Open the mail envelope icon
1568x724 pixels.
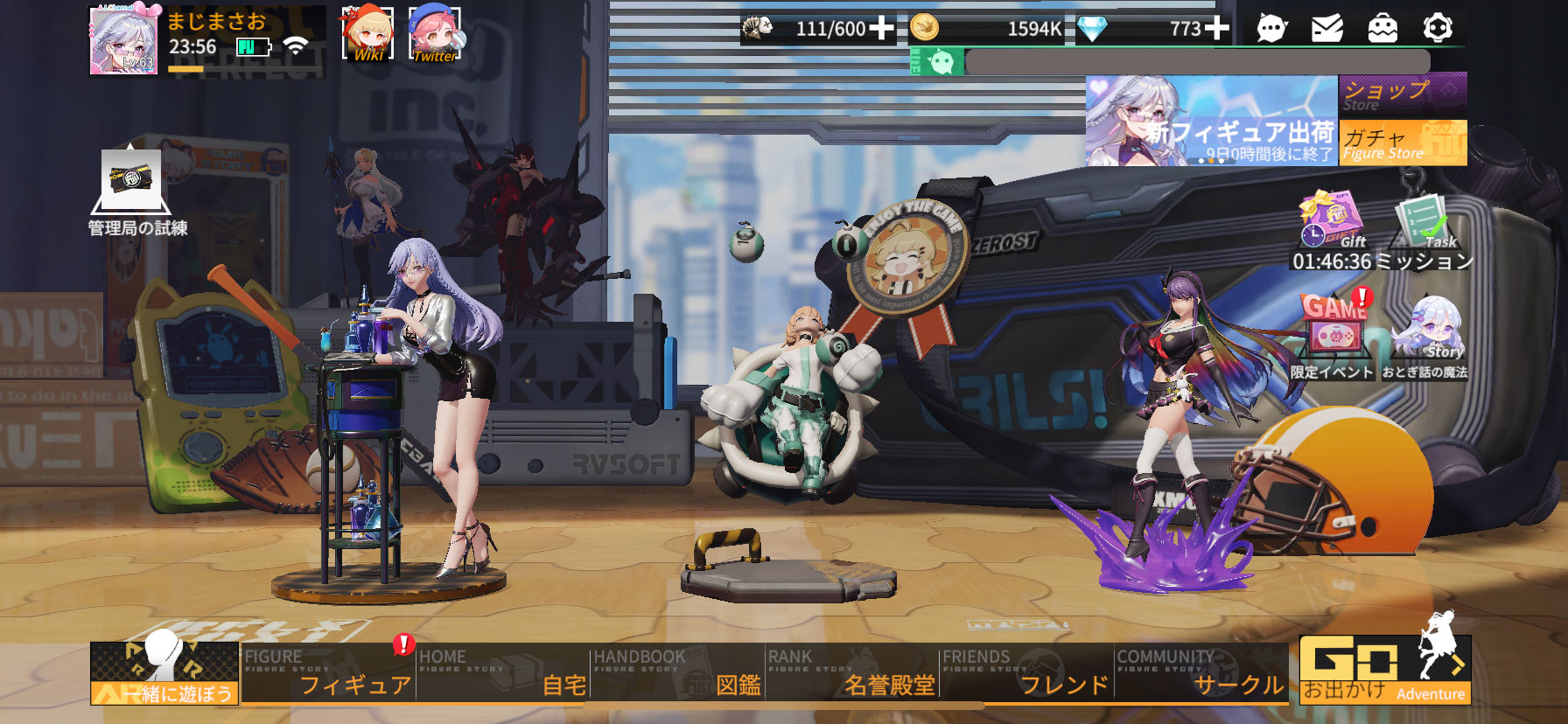pos(1326,29)
